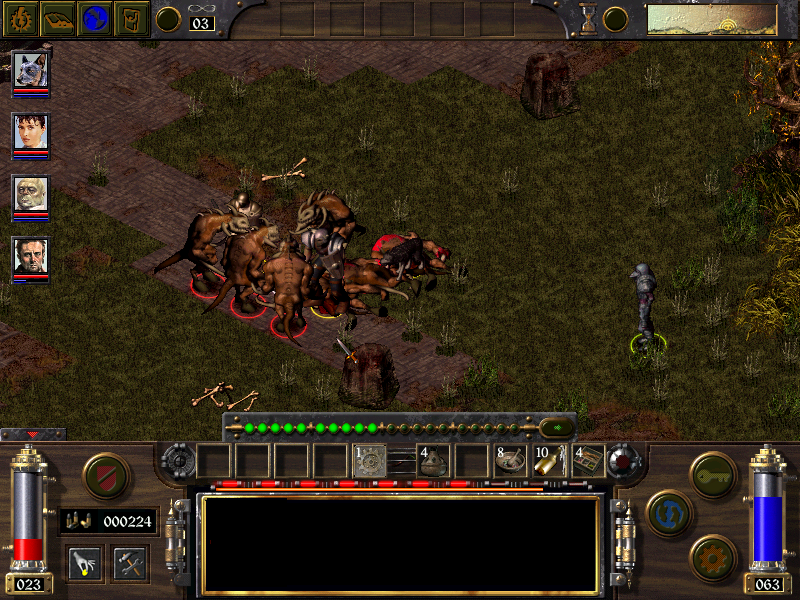Use the gear item in hotkey slot
800x600 pixels.
371,461
